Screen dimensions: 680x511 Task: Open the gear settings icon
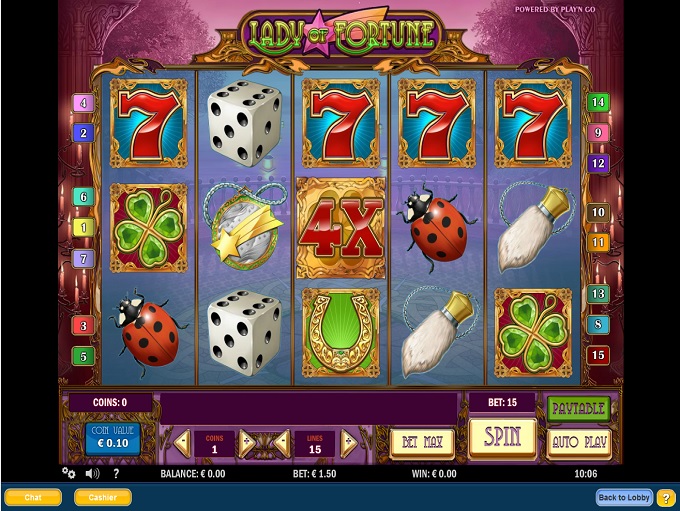69,473
